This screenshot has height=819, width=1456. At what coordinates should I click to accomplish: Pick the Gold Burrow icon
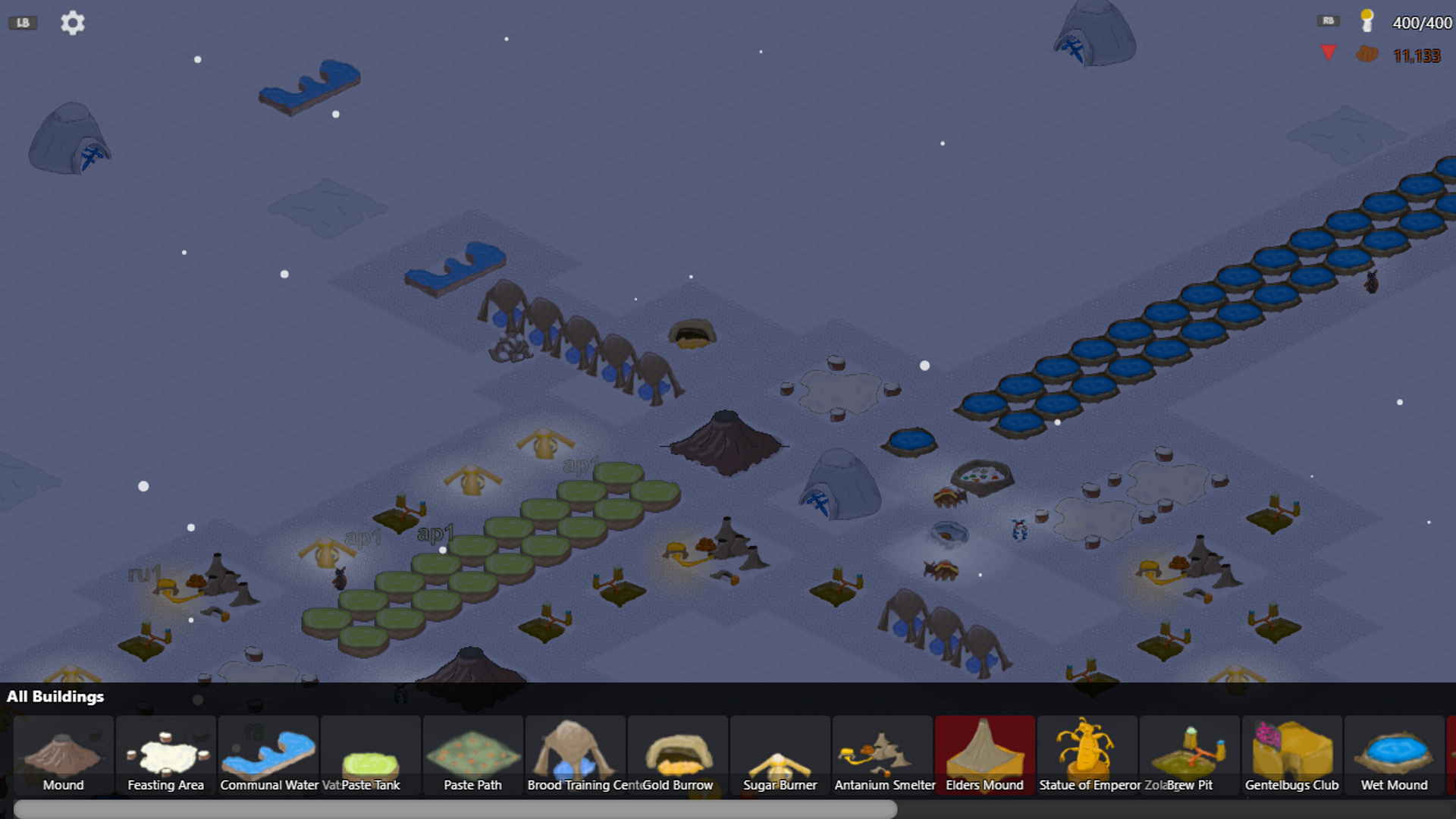tap(678, 756)
